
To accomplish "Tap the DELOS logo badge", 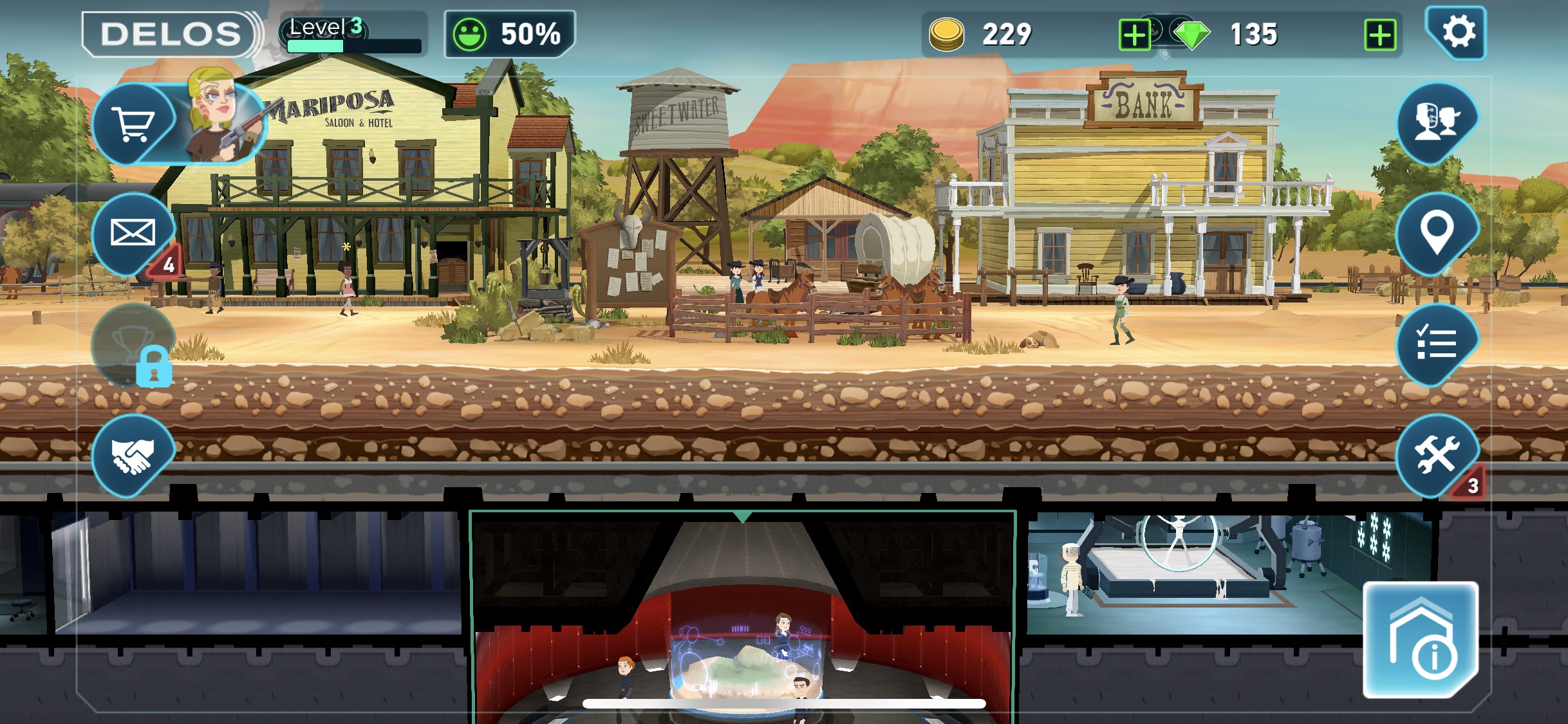I will click(x=171, y=34).
